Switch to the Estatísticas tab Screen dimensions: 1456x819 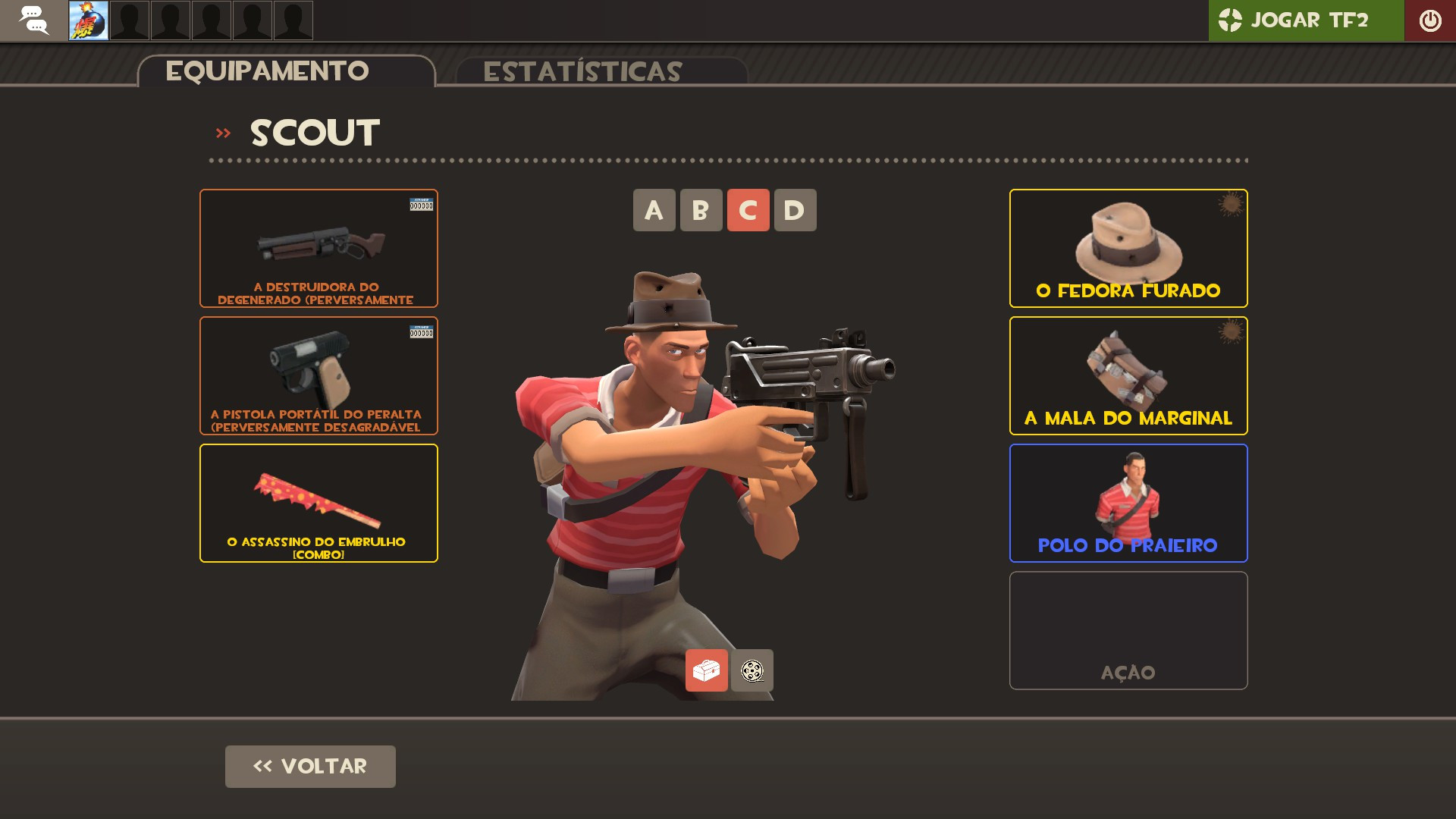[x=584, y=71]
